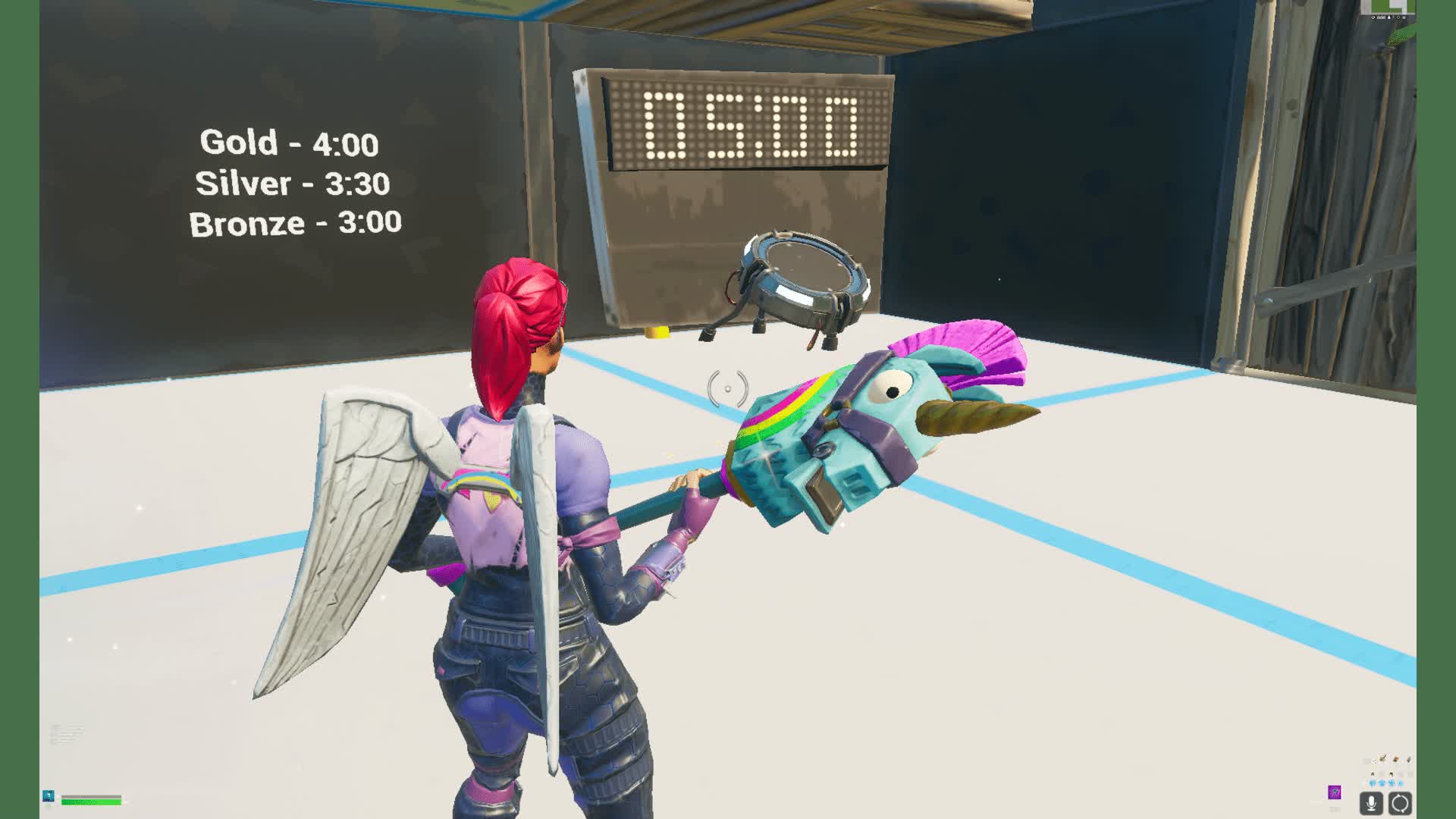Click the leftmost blue material icon in the hotbar
Viewport: 1456px width, 819px height.
point(1371,783)
